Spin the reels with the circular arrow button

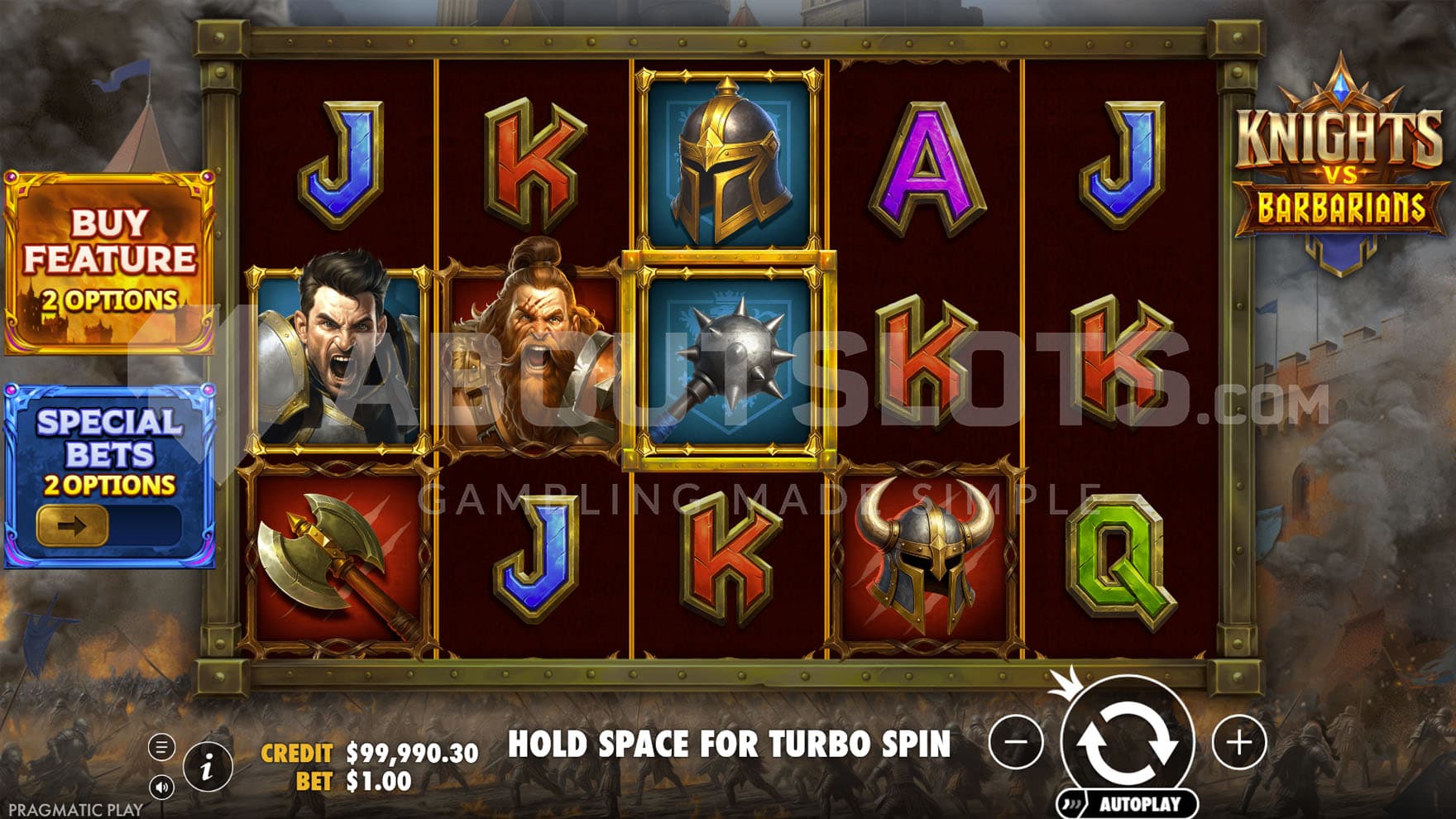click(1128, 740)
